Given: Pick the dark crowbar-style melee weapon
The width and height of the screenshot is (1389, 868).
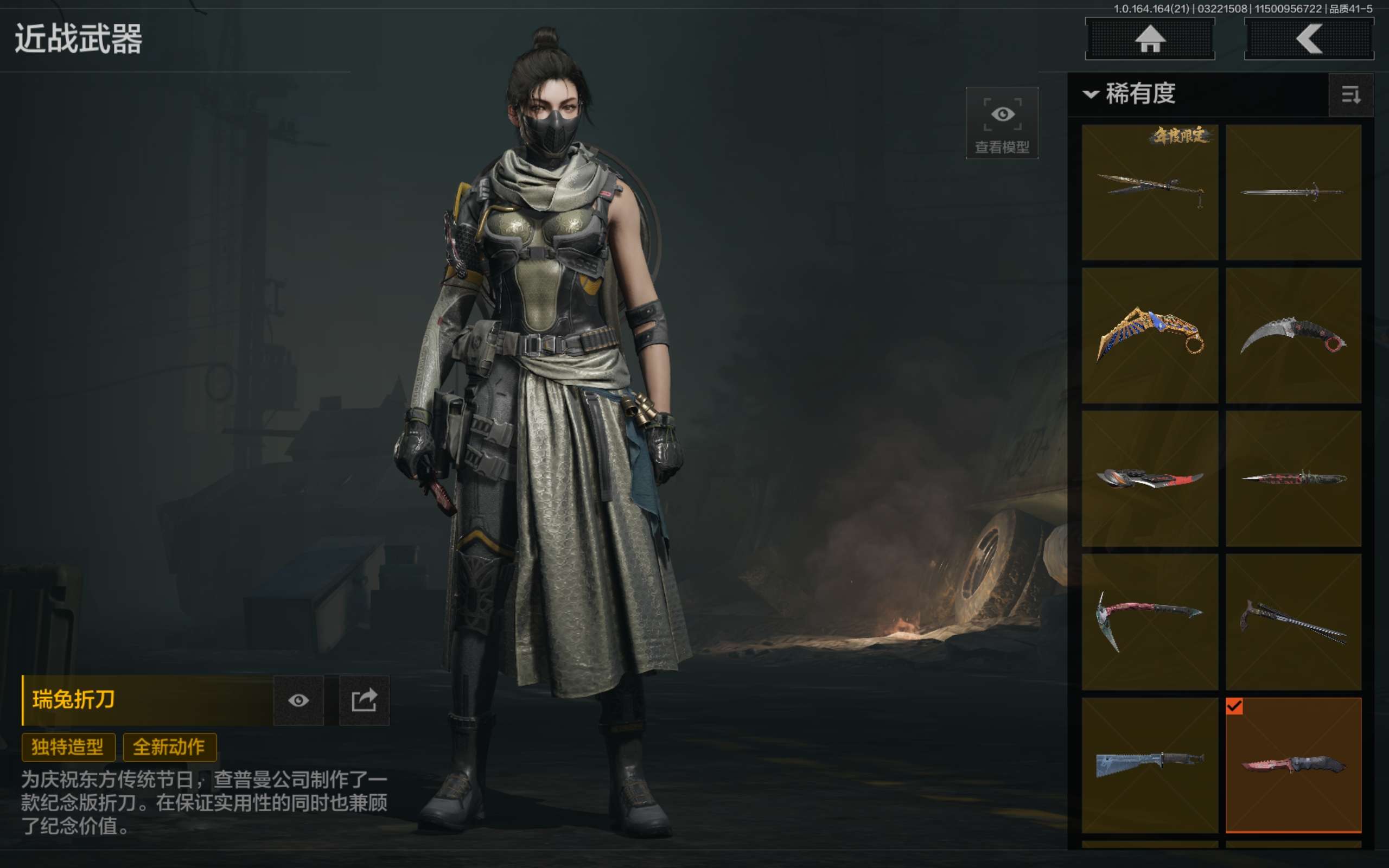Looking at the screenshot, I should click(x=1293, y=622).
